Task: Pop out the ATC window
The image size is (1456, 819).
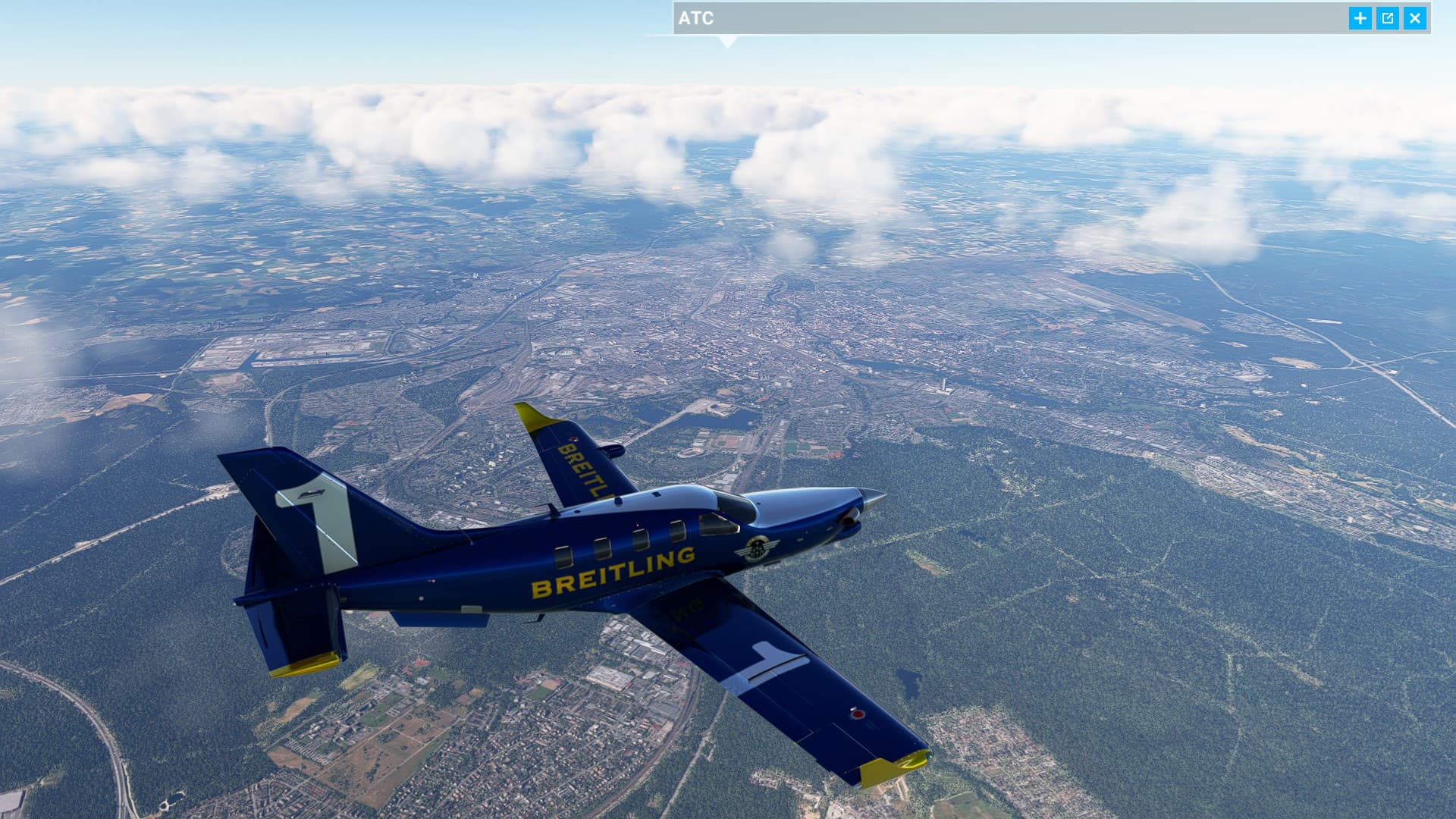Action: pyautogui.click(x=1387, y=18)
